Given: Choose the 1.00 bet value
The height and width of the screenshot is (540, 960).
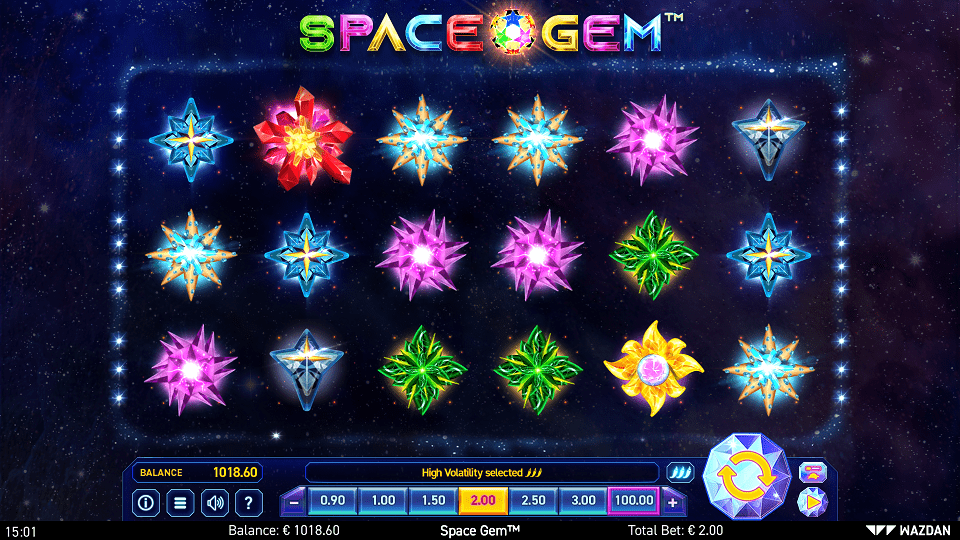Looking at the screenshot, I should click(383, 500).
